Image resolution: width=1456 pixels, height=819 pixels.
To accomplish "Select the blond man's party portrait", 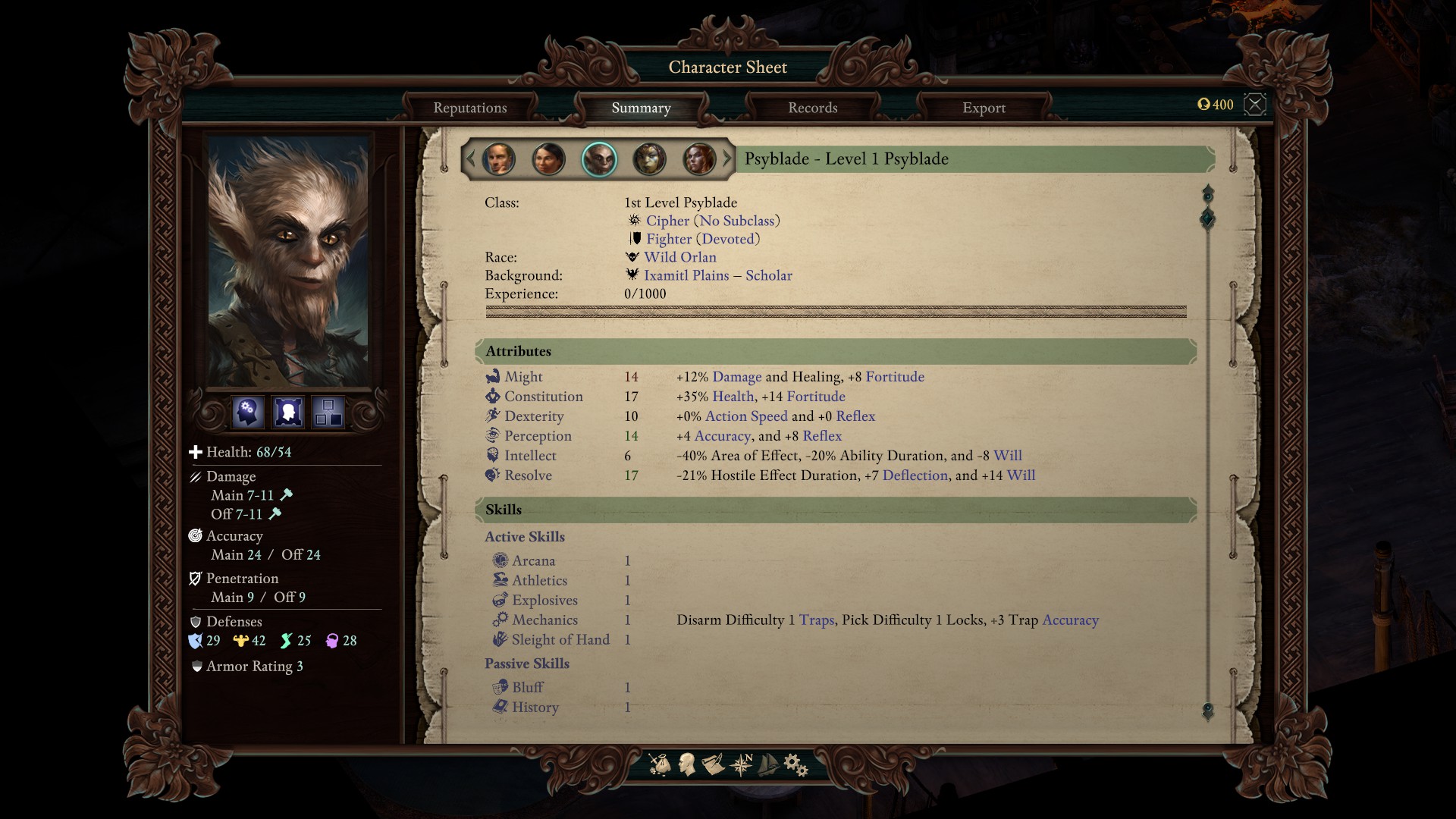I will (x=498, y=159).
